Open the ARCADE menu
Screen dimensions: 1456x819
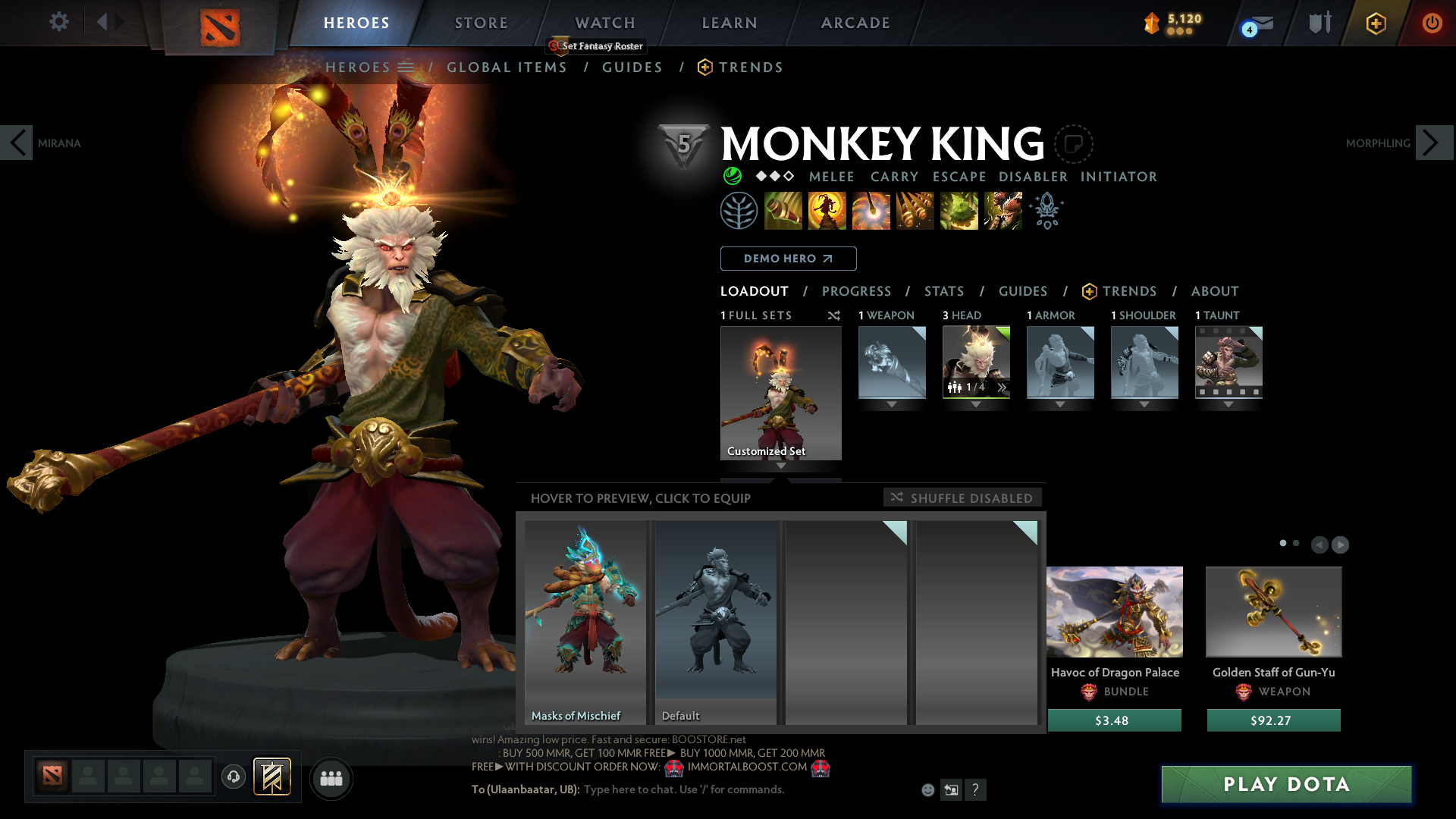[855, 23]
